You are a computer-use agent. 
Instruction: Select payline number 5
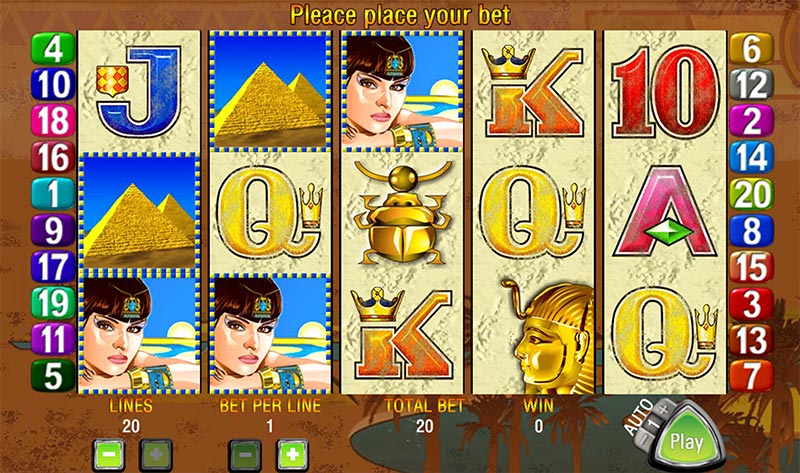(x=51, y=374)
